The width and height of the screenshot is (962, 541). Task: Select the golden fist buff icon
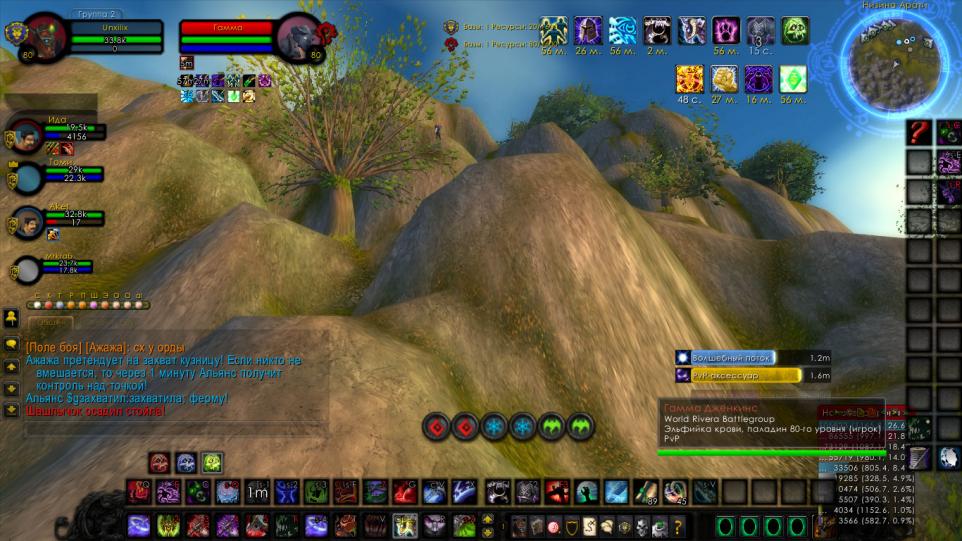(725, 79)
